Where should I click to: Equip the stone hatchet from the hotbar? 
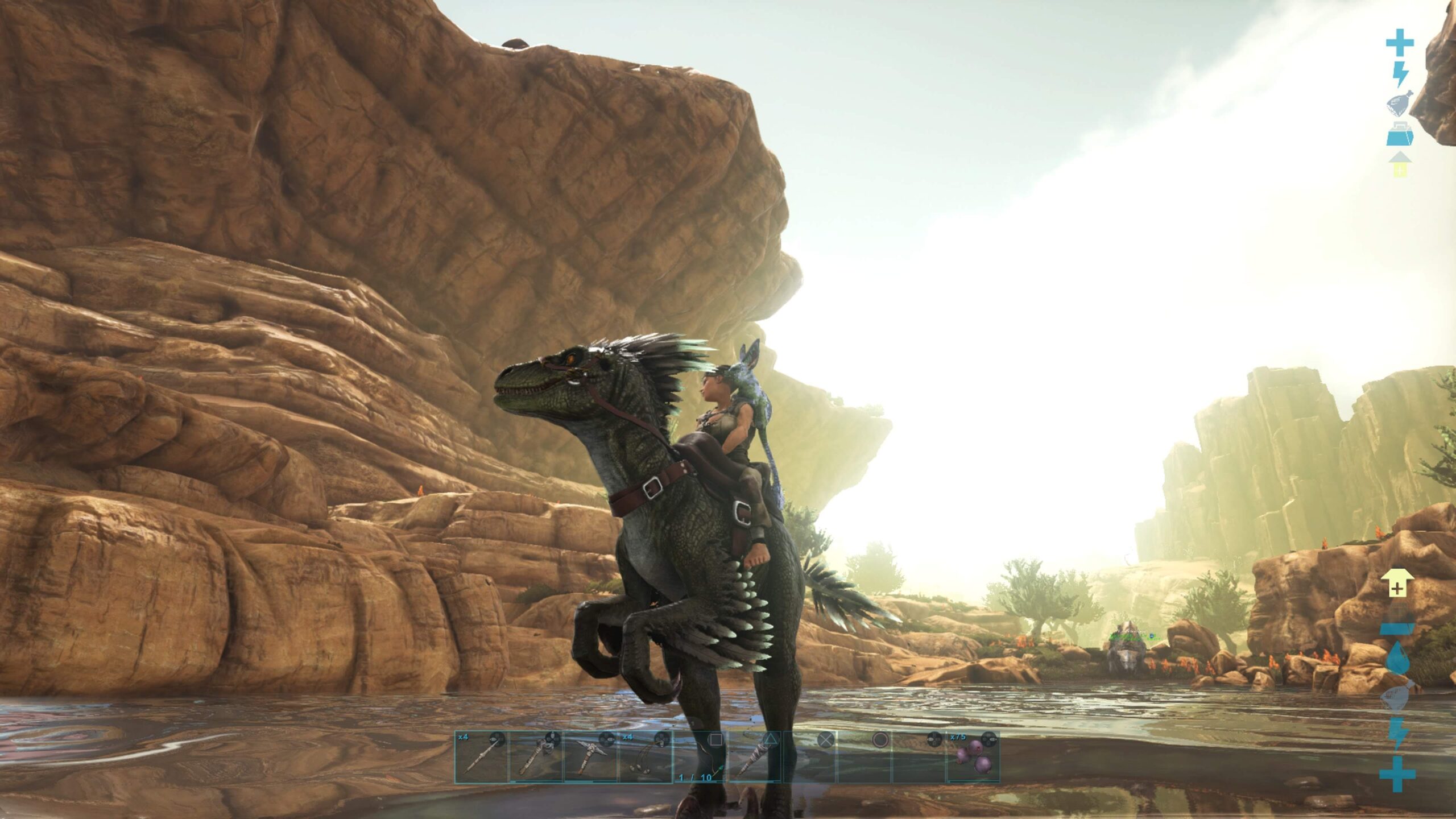(x=535, y=757)
